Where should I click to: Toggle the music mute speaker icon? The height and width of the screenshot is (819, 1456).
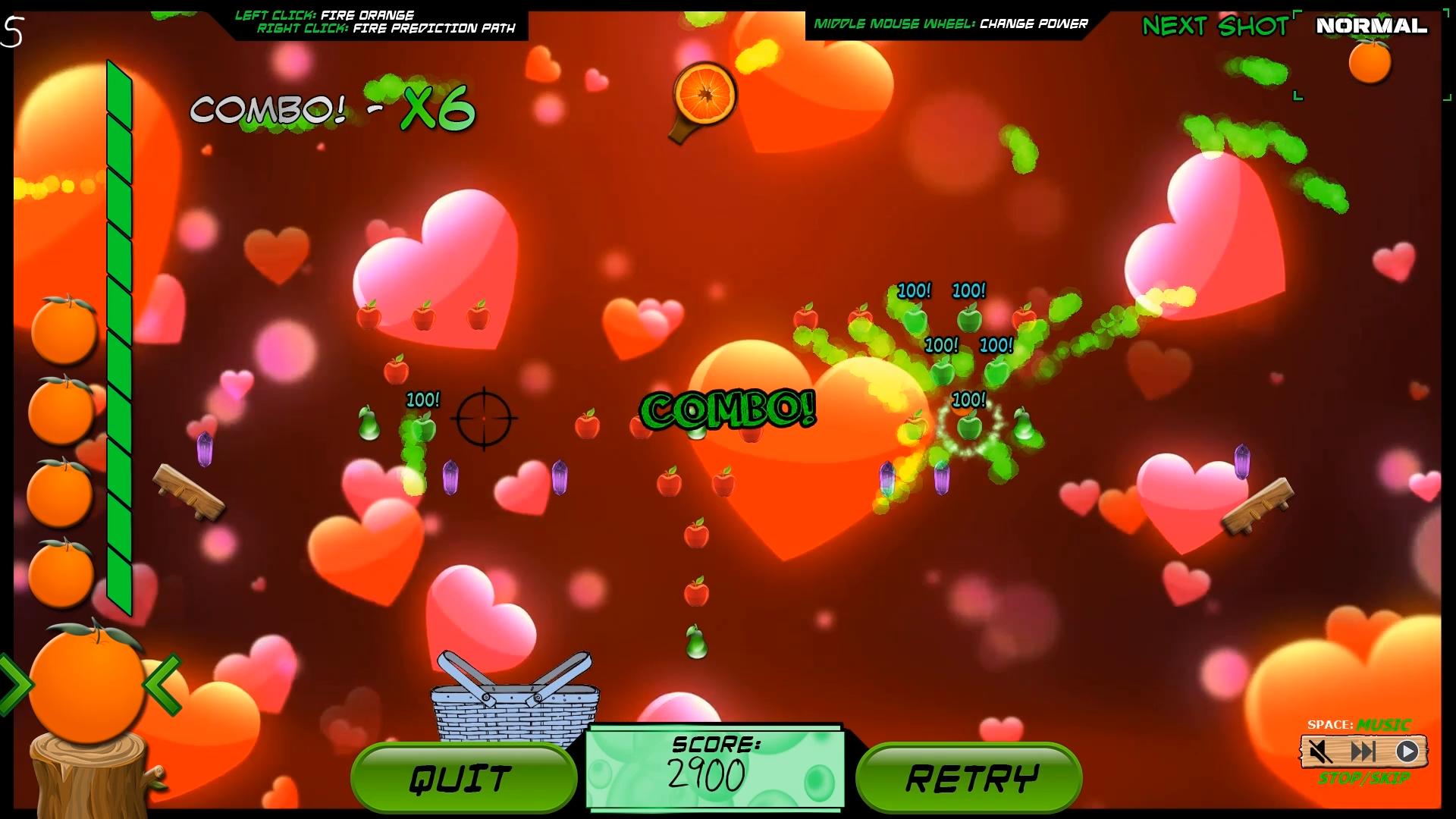(1320, 752)
